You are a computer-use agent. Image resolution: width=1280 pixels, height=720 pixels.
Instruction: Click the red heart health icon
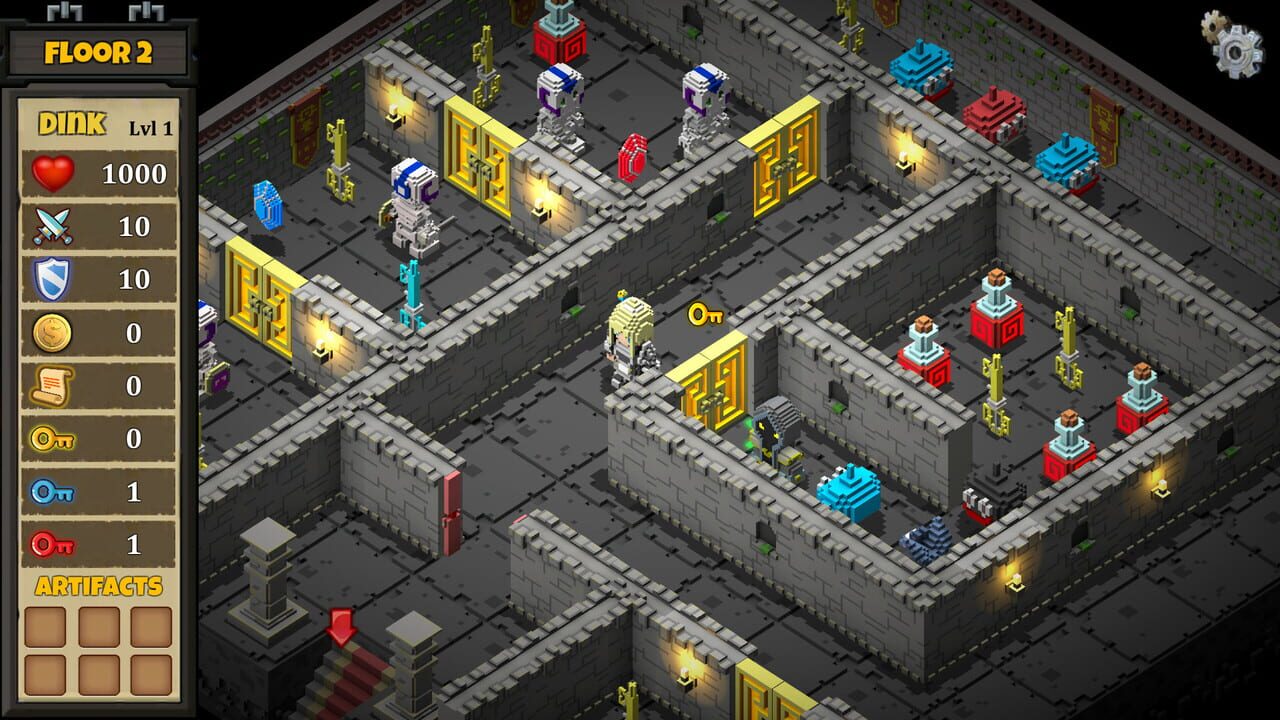[55, 172]
